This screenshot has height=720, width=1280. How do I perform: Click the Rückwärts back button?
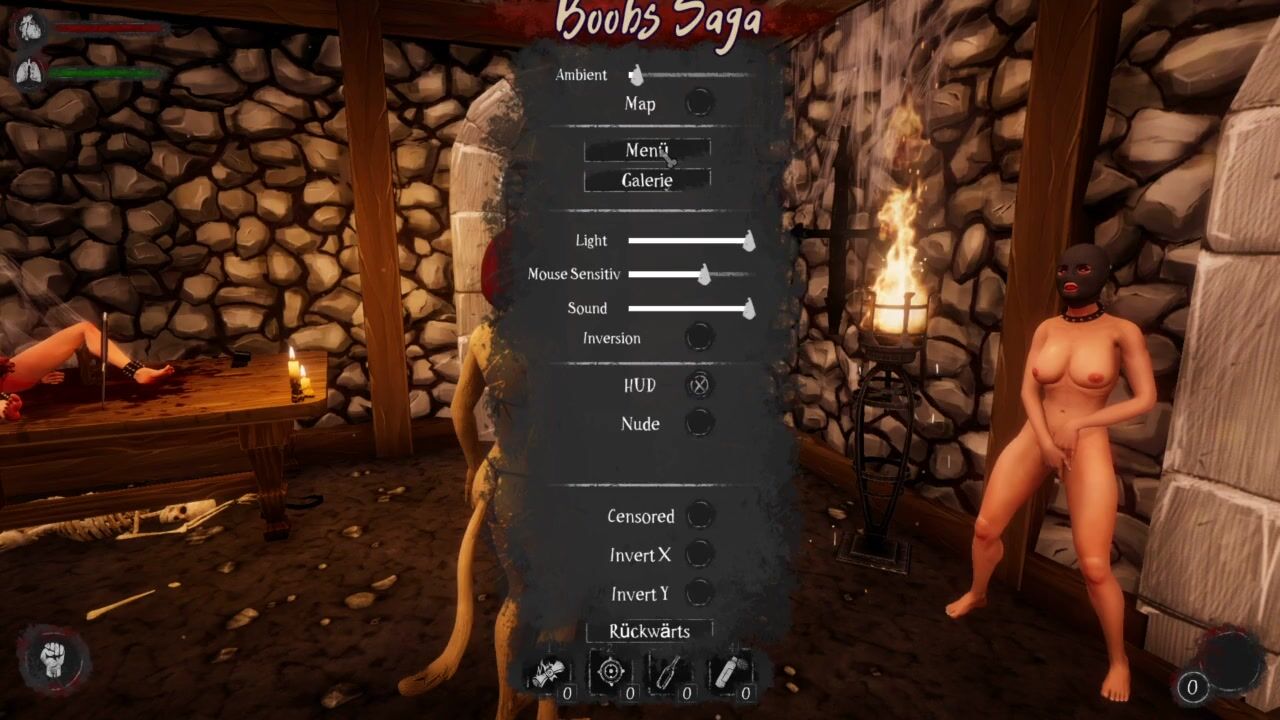click(x=649, y=631)
